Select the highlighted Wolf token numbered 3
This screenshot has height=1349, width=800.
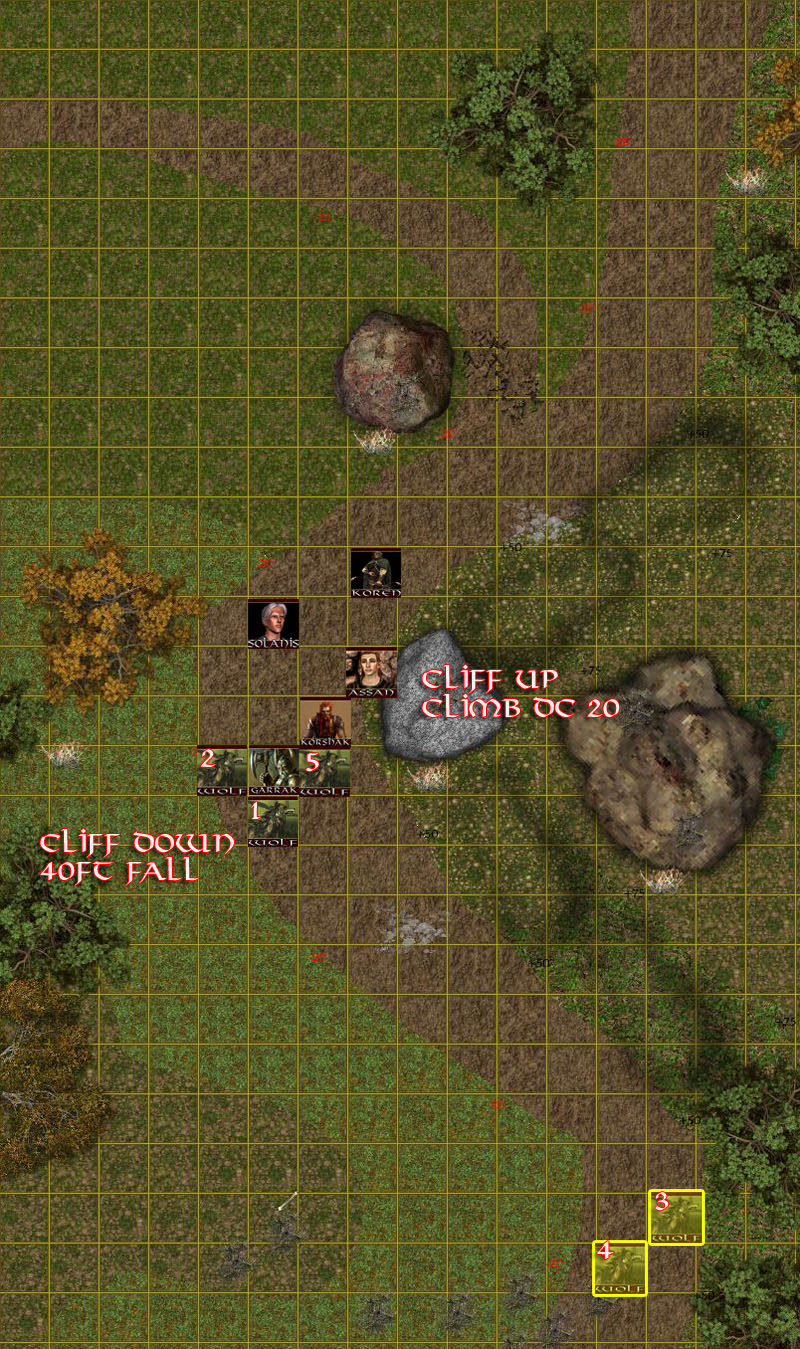[x=676, y=1217]
